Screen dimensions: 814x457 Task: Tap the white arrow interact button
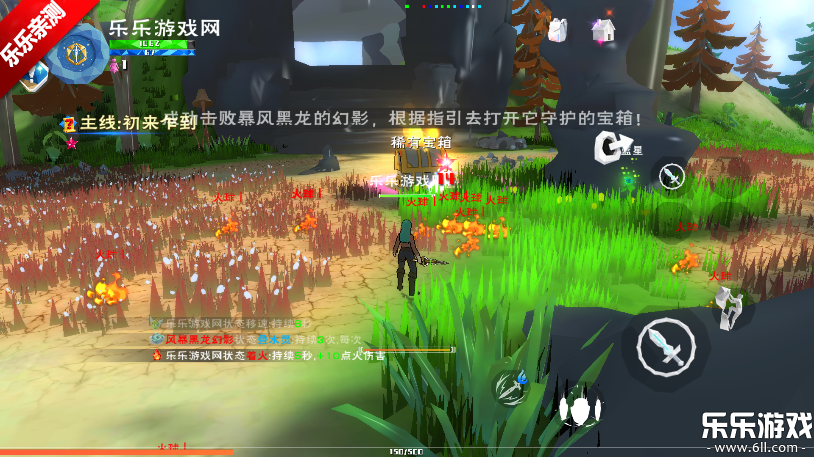pos(608,148)
